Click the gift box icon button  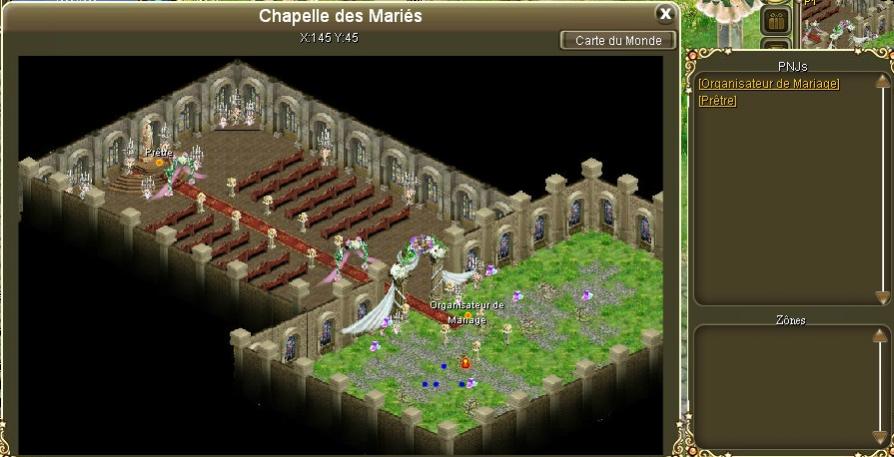(776, 19)
